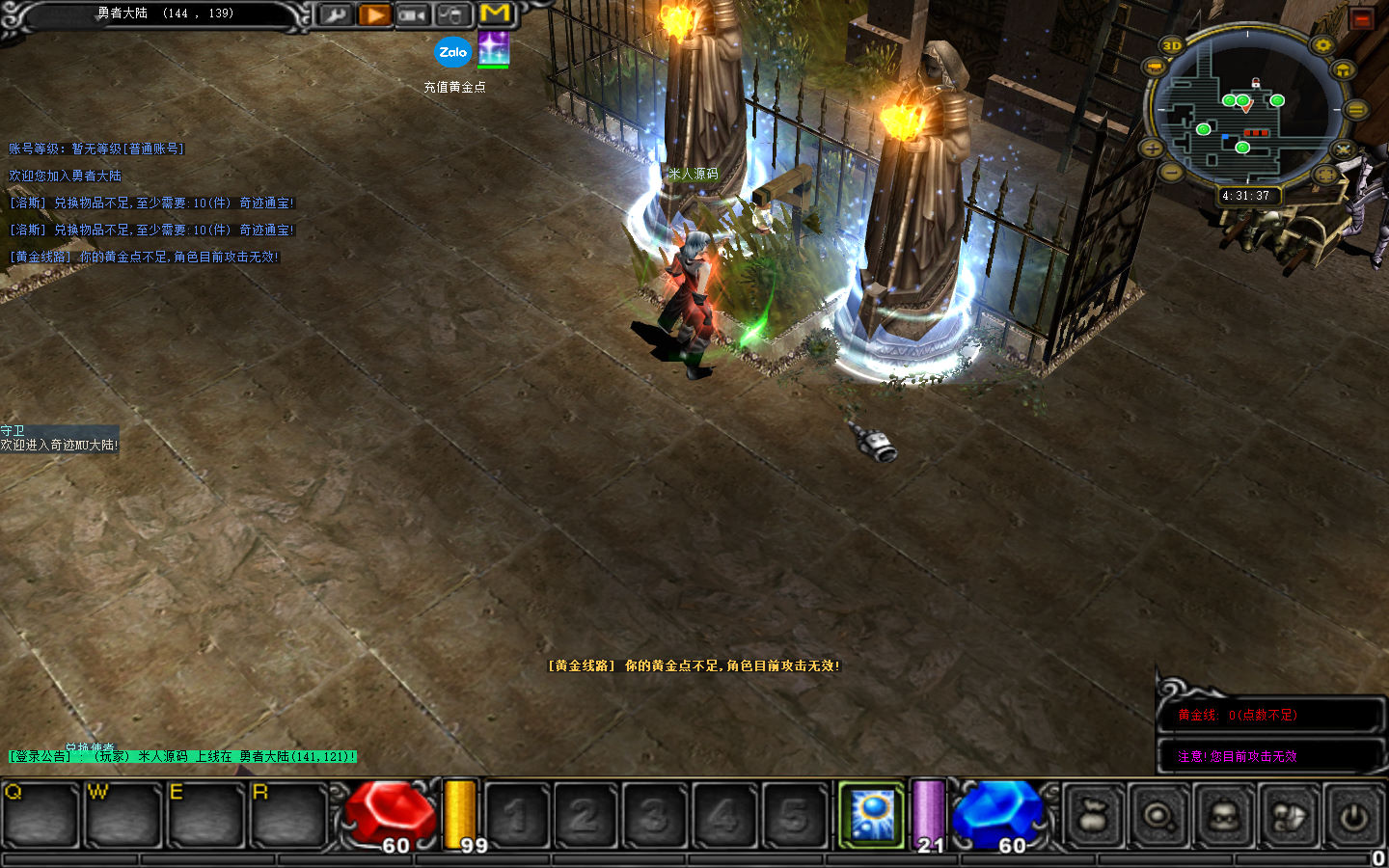
Task: Toggle the video camera button
Action: point(413,14)
